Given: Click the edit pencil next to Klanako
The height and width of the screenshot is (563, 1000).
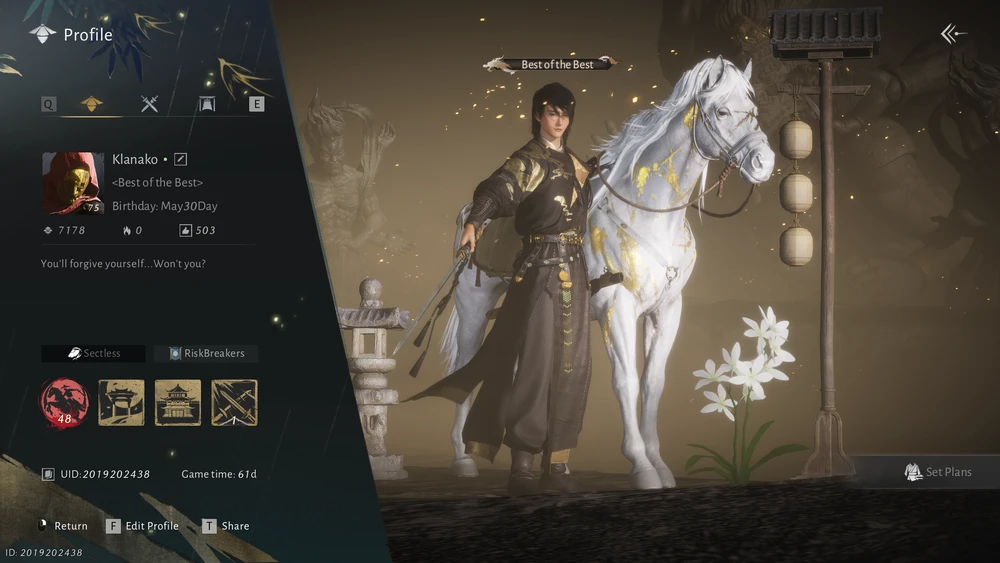Looking at the screenshot, I should pos(181,159).
